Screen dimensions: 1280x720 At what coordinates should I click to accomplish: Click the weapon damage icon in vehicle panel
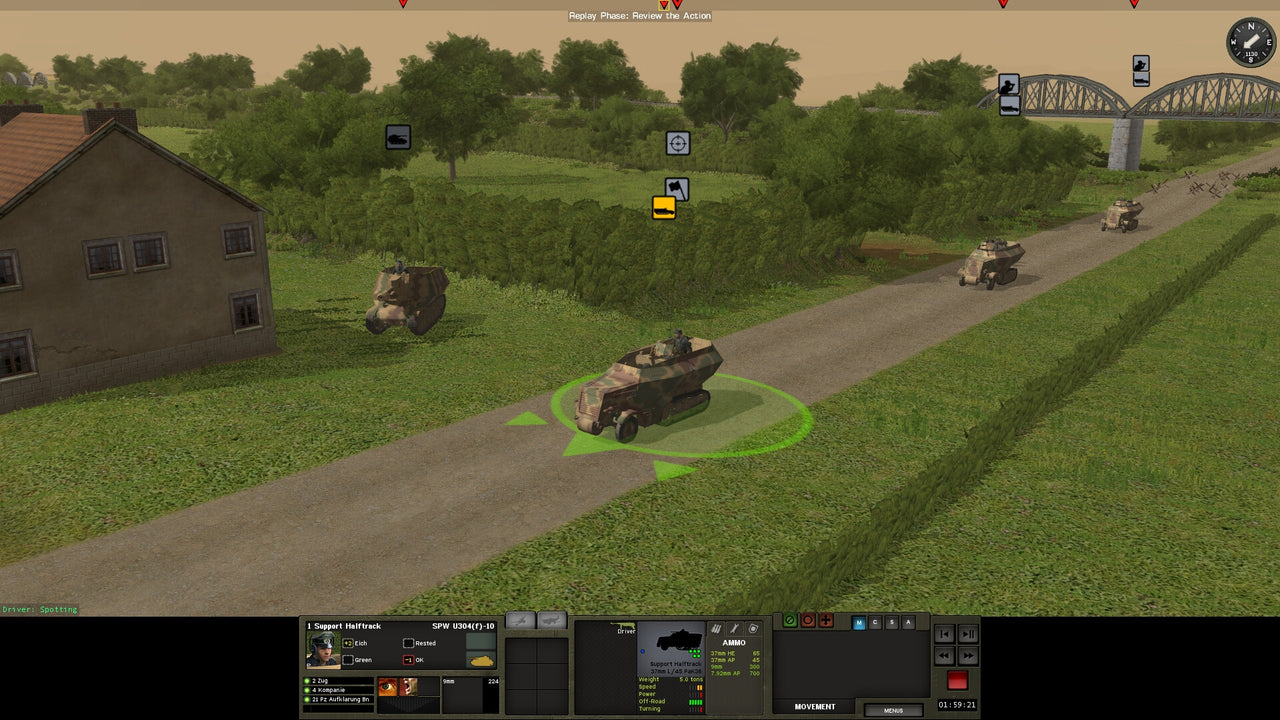pyautogui.click(x=733, y=627)
